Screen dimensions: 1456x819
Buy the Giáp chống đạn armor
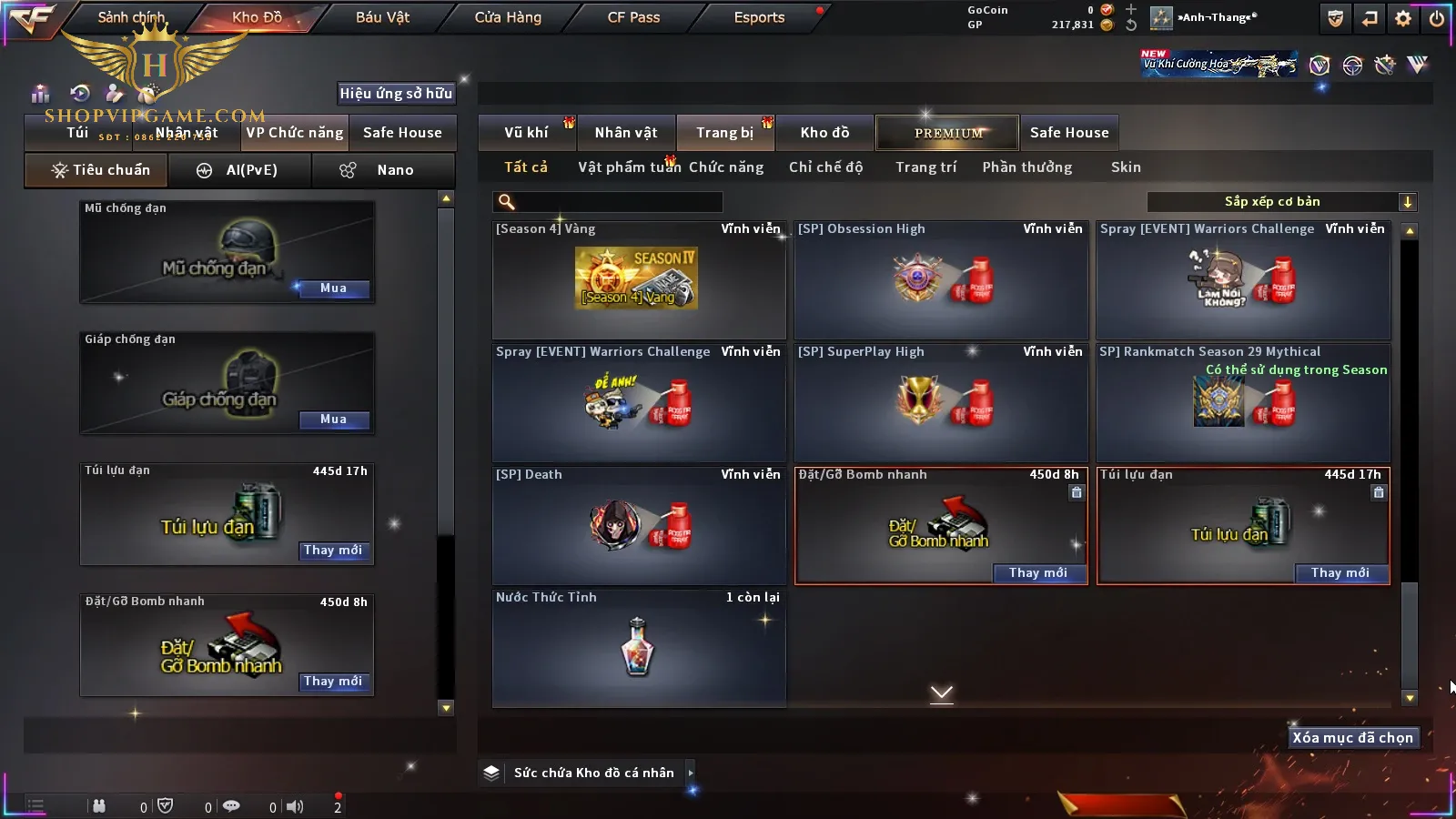click(333, 420)
